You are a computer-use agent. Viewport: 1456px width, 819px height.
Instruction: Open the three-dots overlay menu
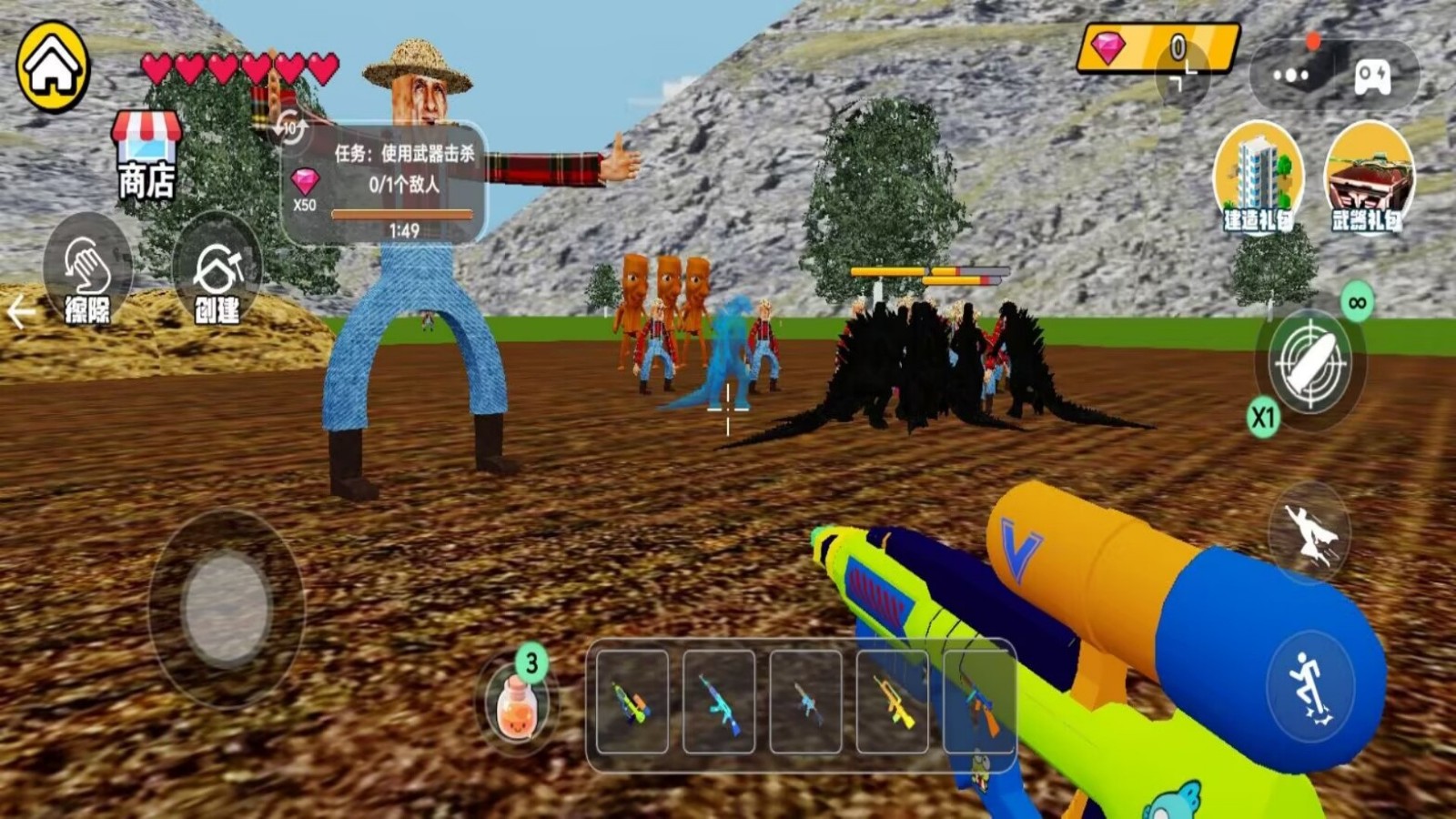tap(1290, 76)
